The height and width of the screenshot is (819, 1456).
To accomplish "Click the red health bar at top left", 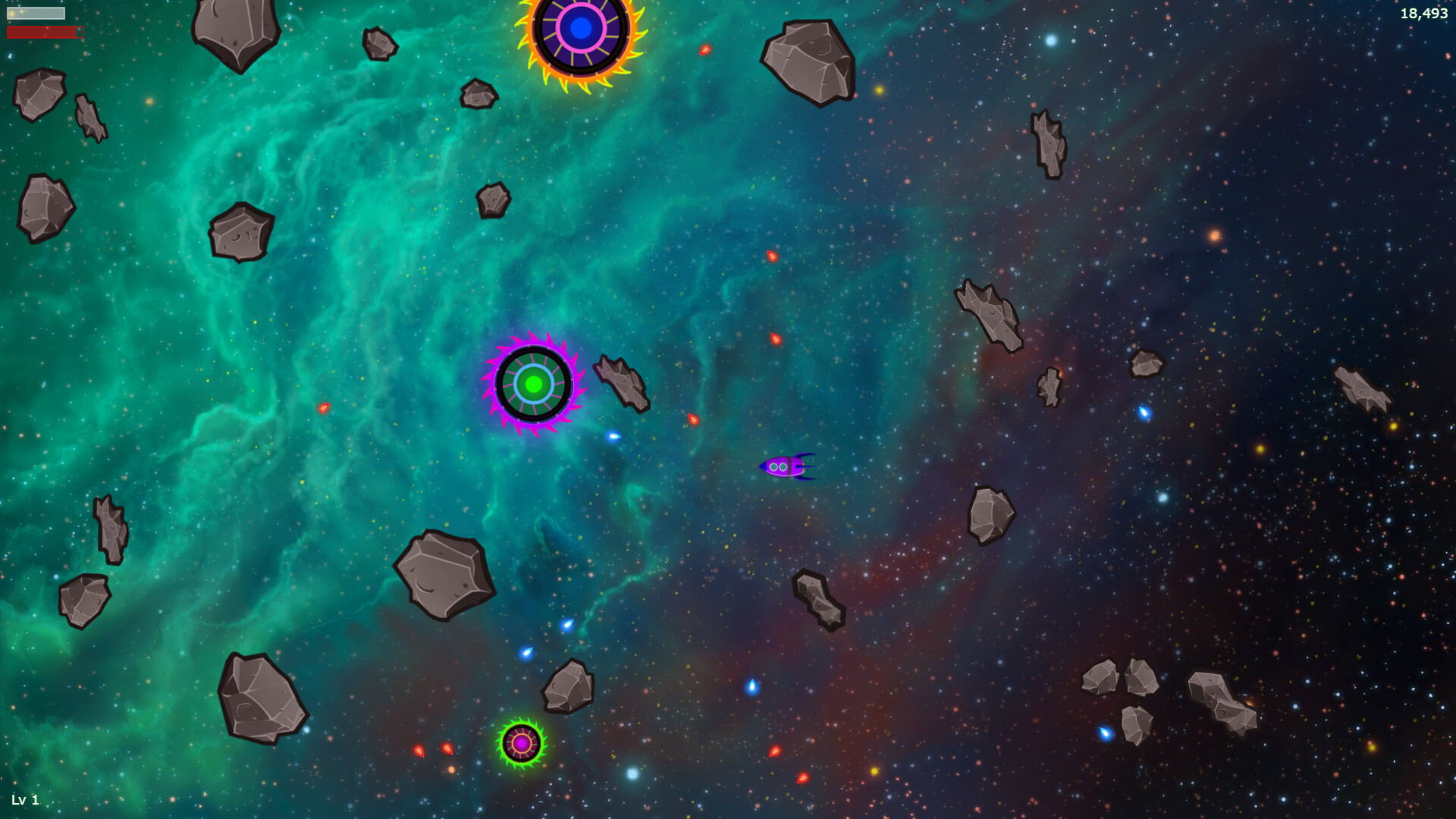I will [43, 31].
